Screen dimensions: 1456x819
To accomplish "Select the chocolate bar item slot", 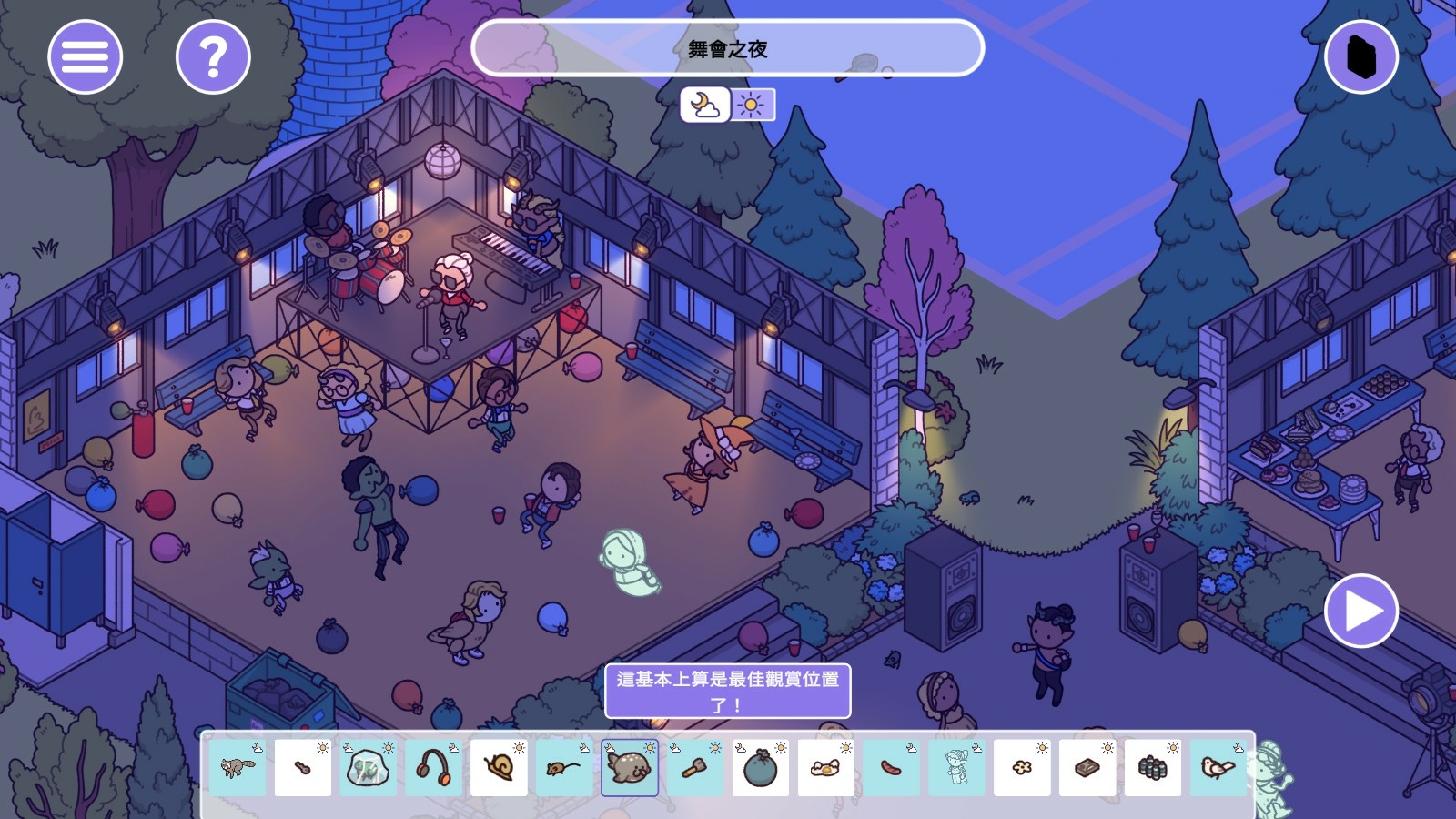I will click(x=1087, y=767).
